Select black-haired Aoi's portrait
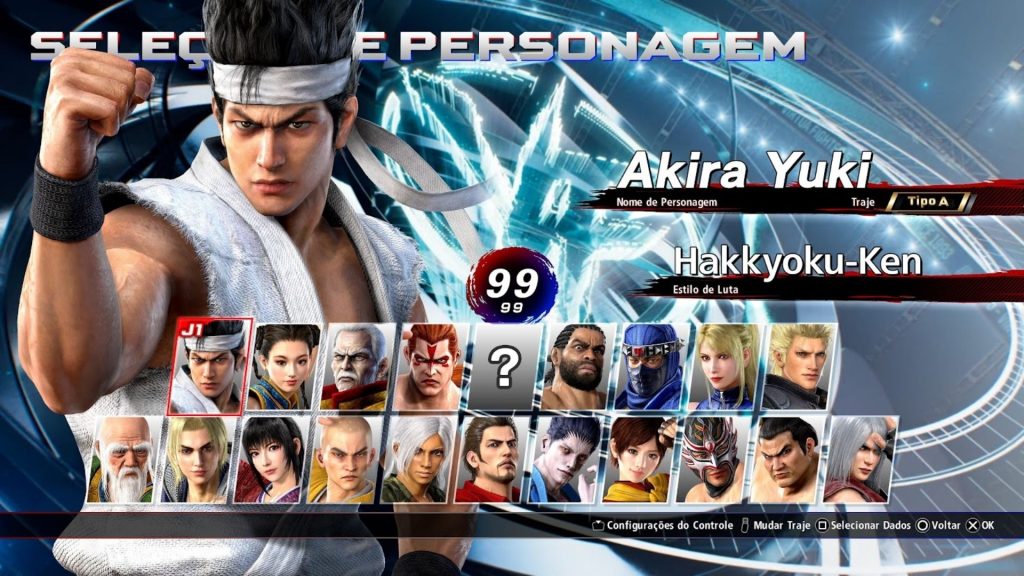Viewport: 1024px width, 576px height. pos(270,459)
